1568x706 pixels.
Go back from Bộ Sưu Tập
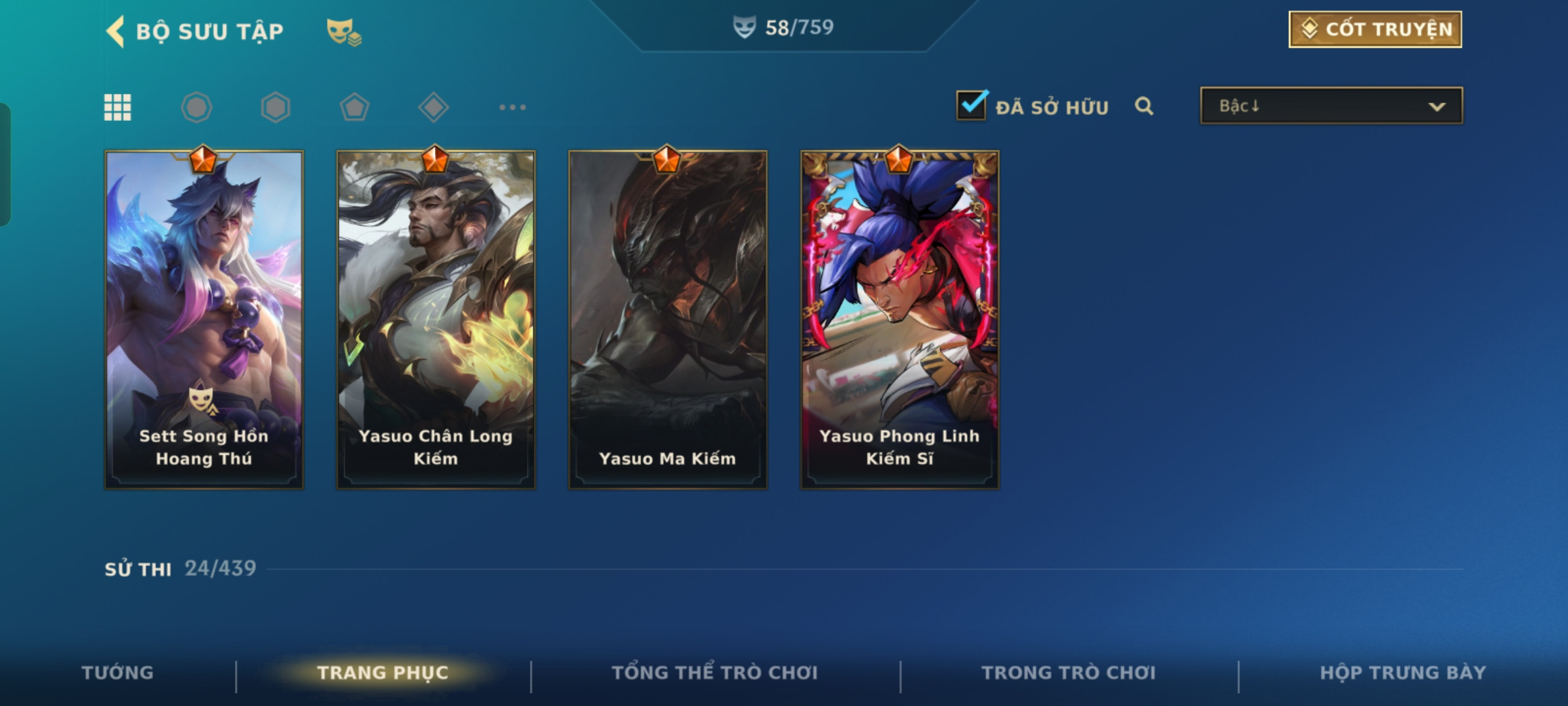coord(116,31)
